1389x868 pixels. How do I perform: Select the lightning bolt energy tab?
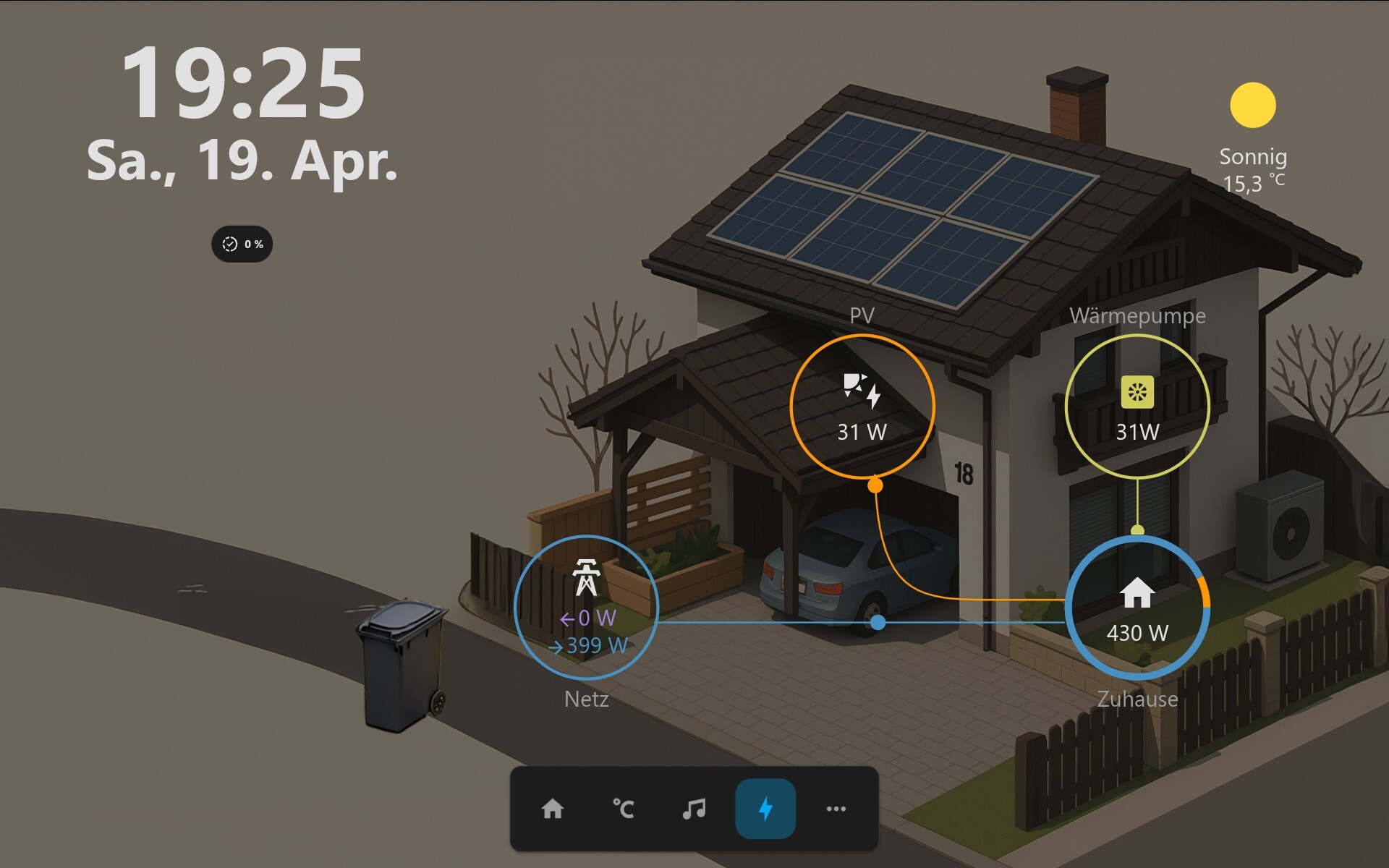coord(765,809)
